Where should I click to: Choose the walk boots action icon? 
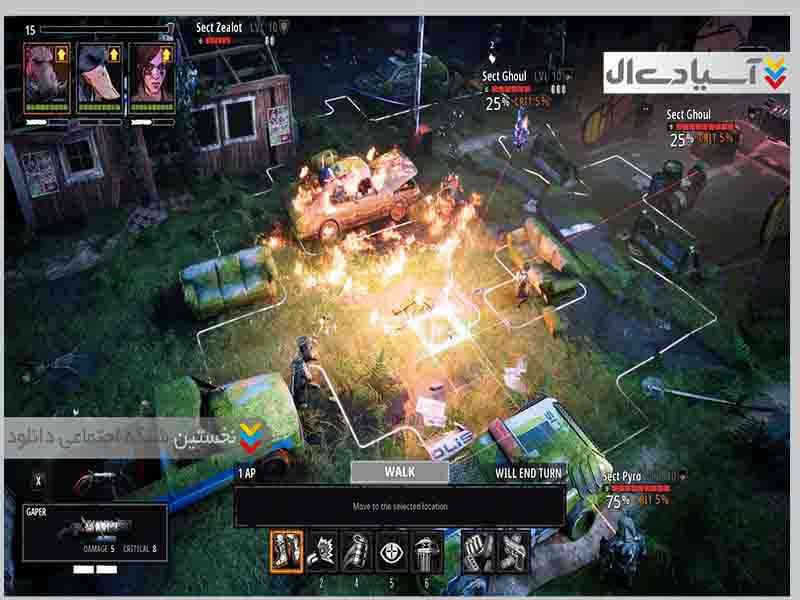[286, 552]
